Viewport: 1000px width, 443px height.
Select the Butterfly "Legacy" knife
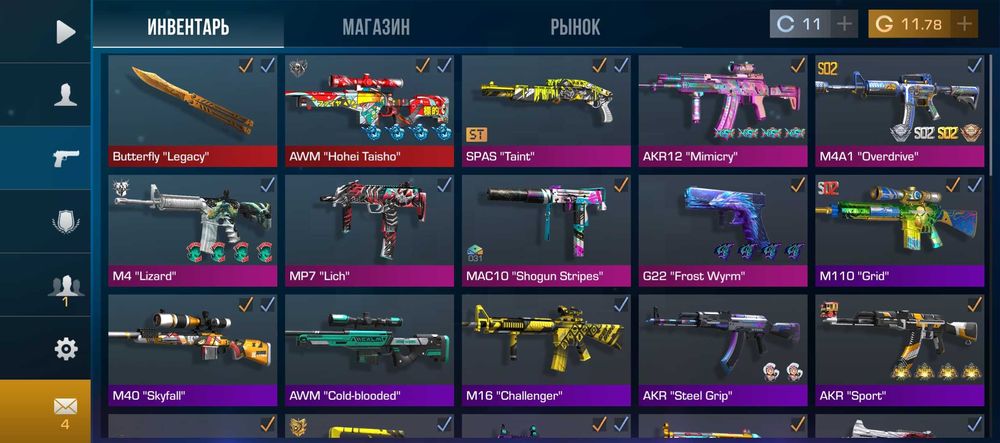[192, 110]
